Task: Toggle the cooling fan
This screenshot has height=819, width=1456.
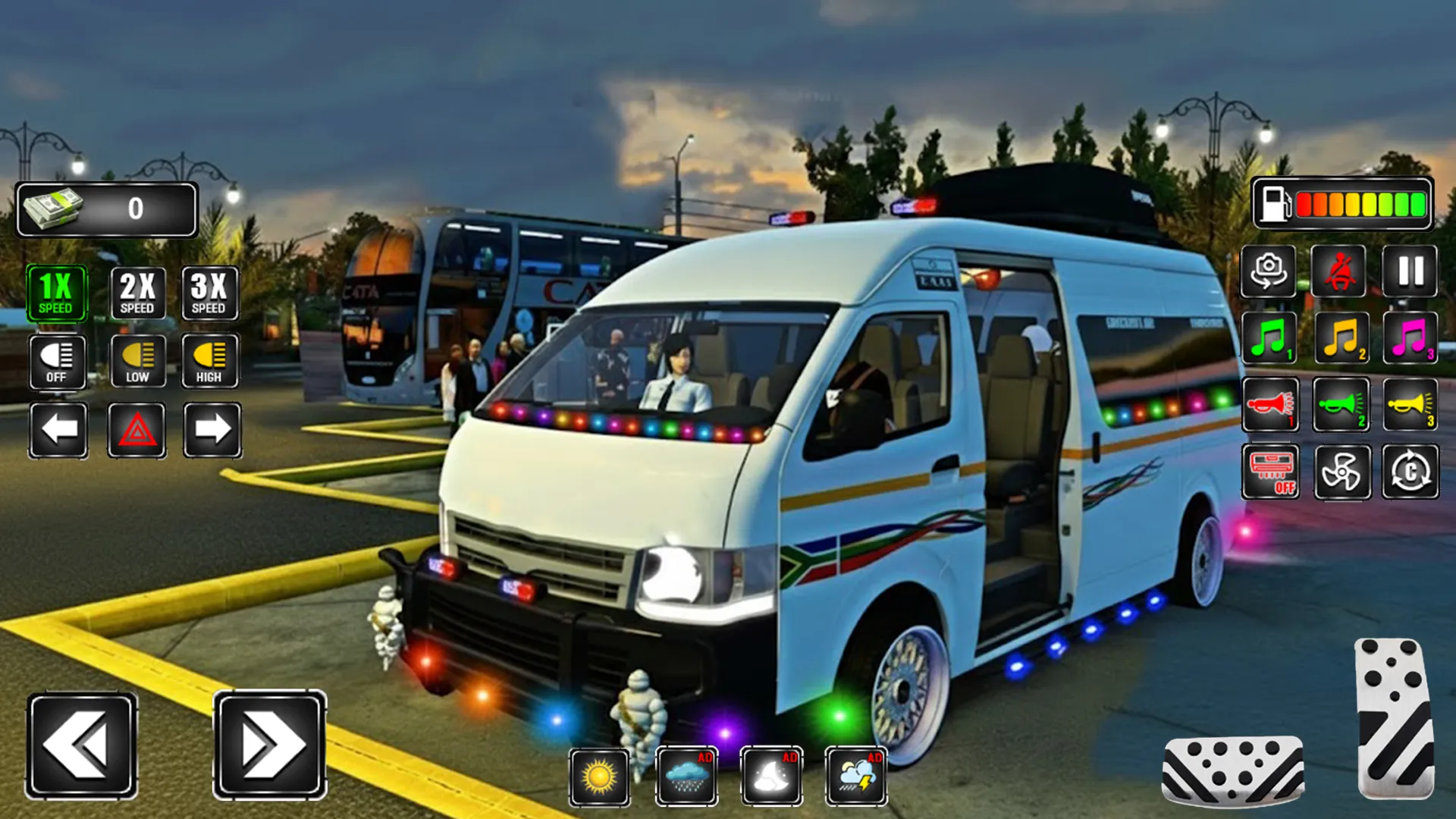Action: (x=1341, y=472)
